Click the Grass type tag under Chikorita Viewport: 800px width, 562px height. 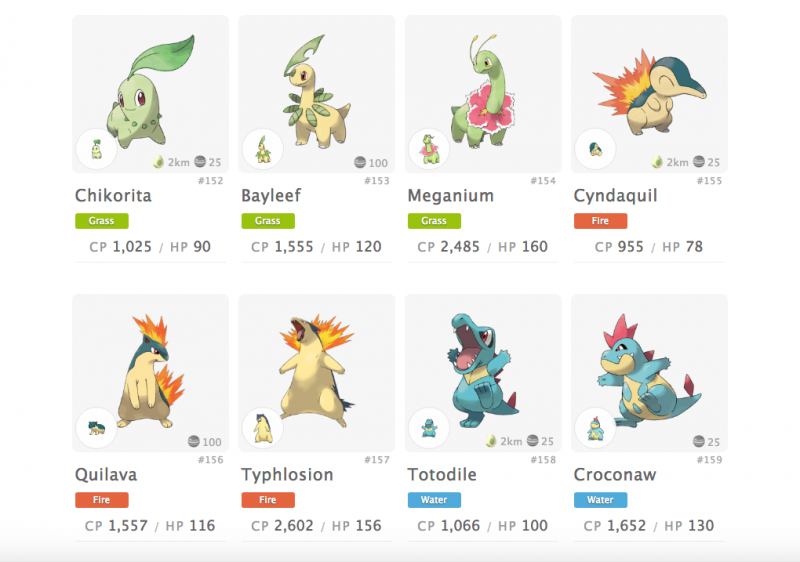(x=101, y=221)
